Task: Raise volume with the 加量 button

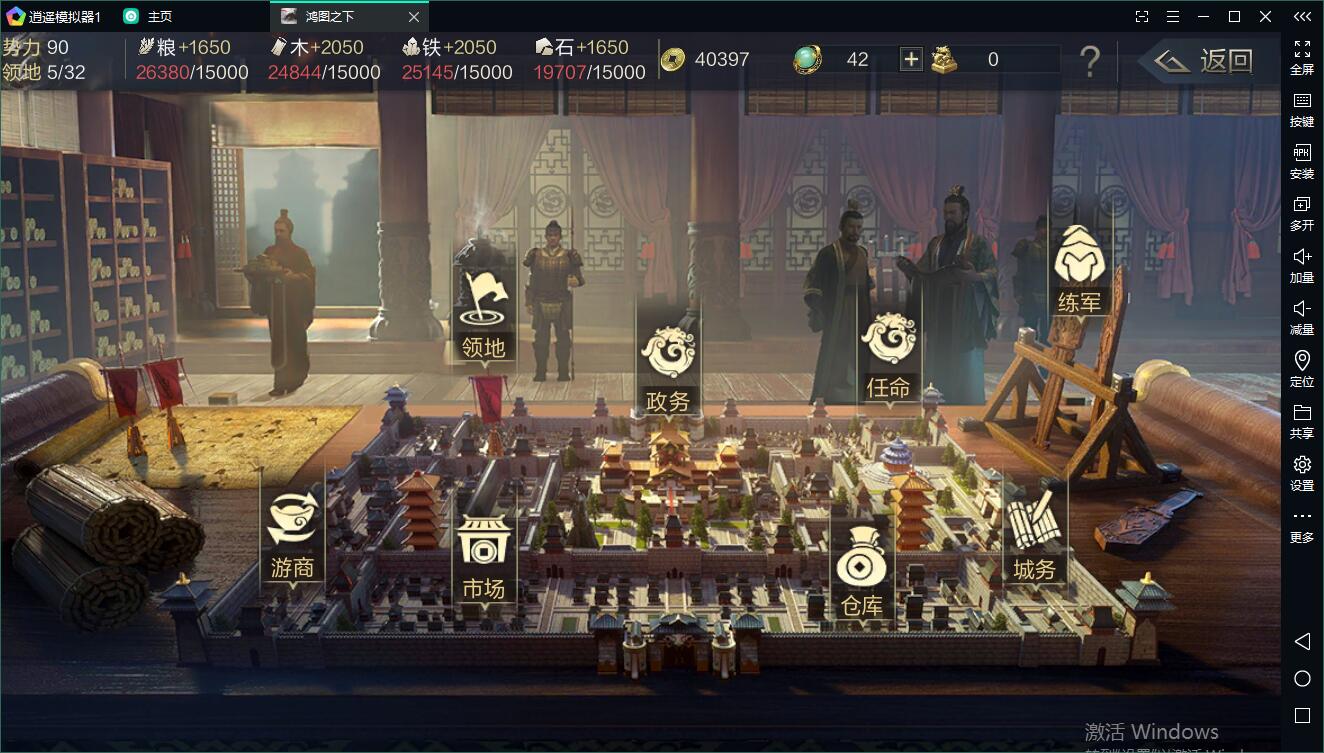Action: 1302,265
